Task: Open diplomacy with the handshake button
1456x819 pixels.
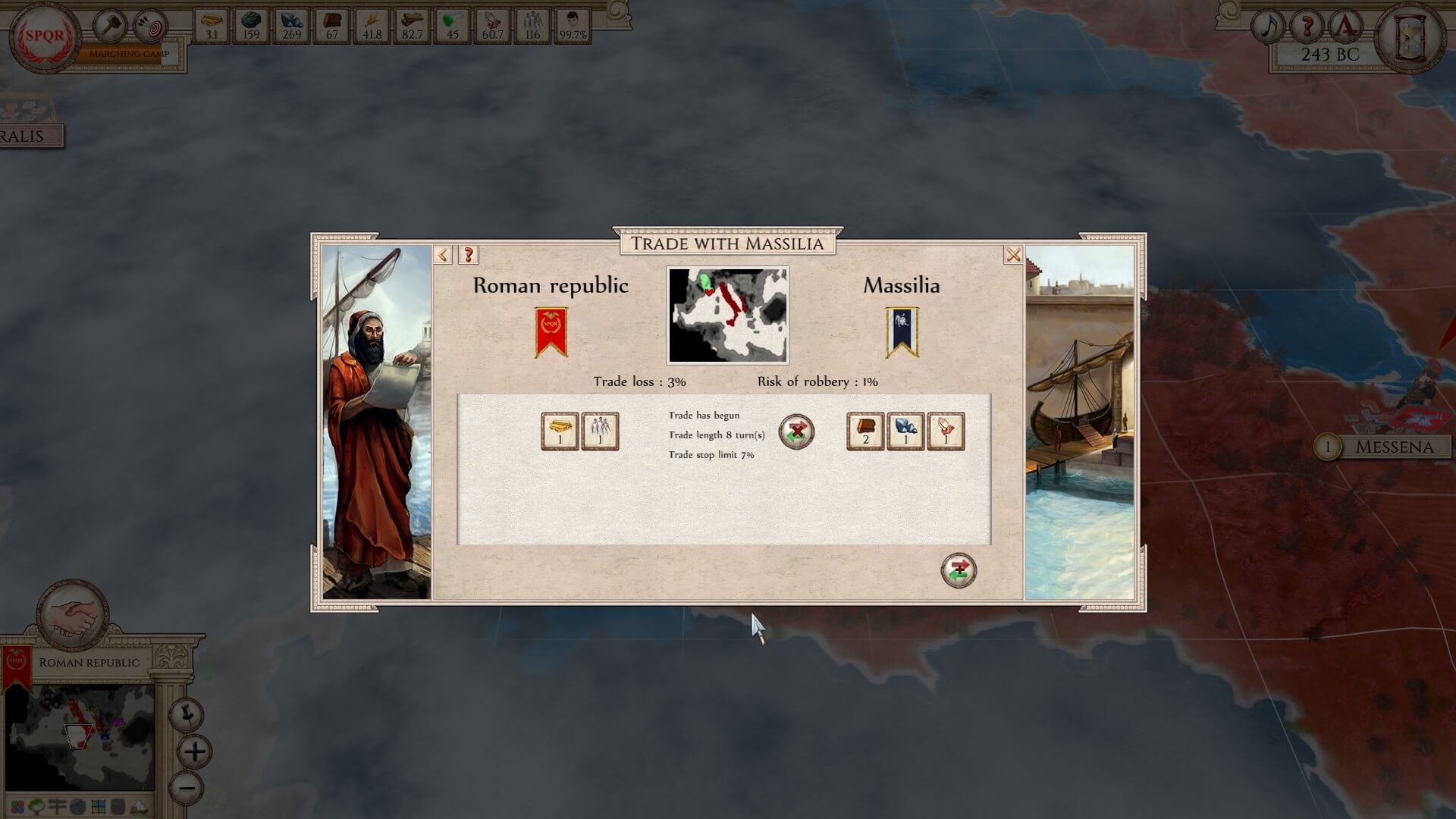Action: pos(74,614)
